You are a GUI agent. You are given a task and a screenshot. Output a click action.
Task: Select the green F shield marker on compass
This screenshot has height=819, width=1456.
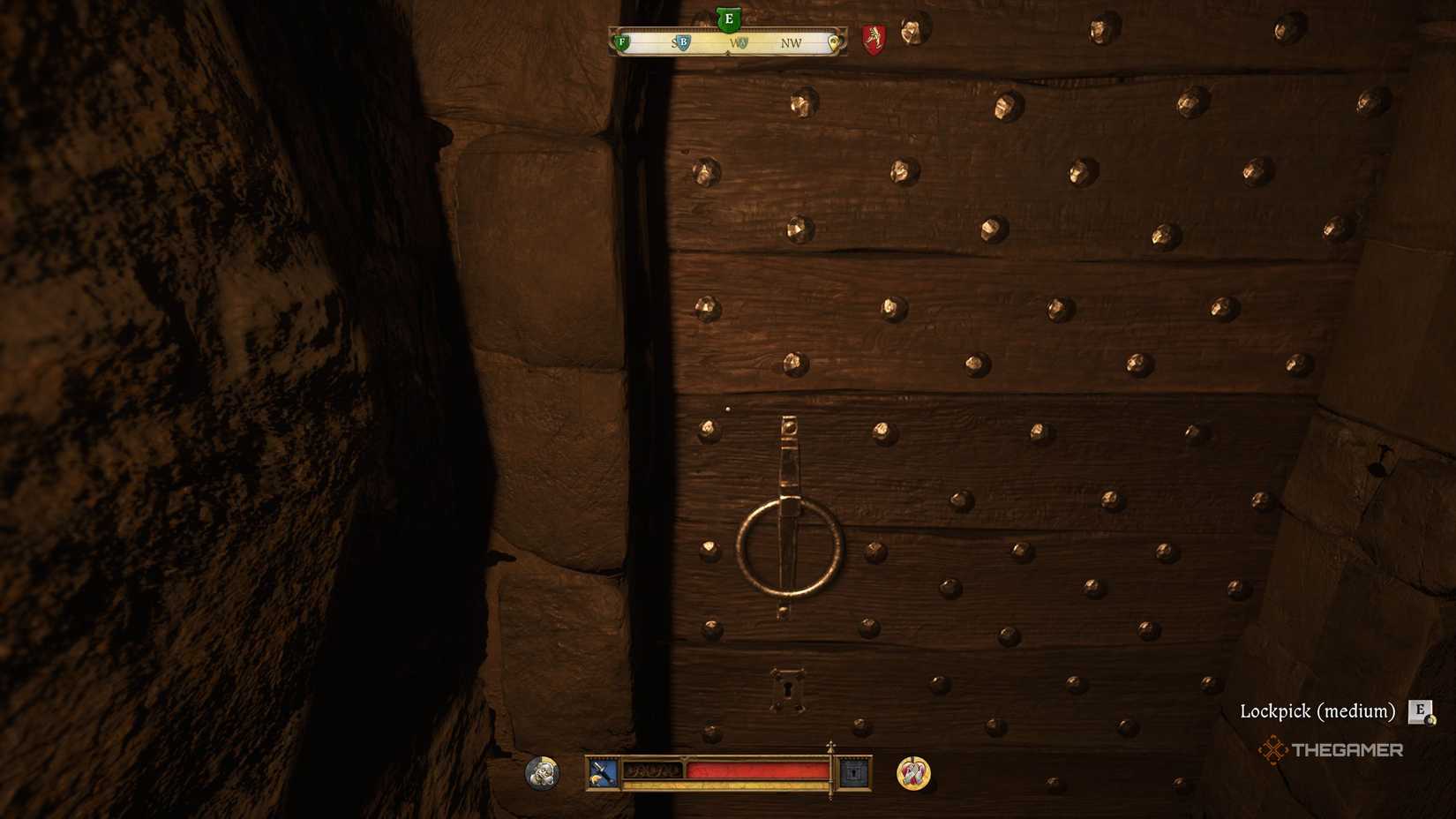(x=622, y=41)
